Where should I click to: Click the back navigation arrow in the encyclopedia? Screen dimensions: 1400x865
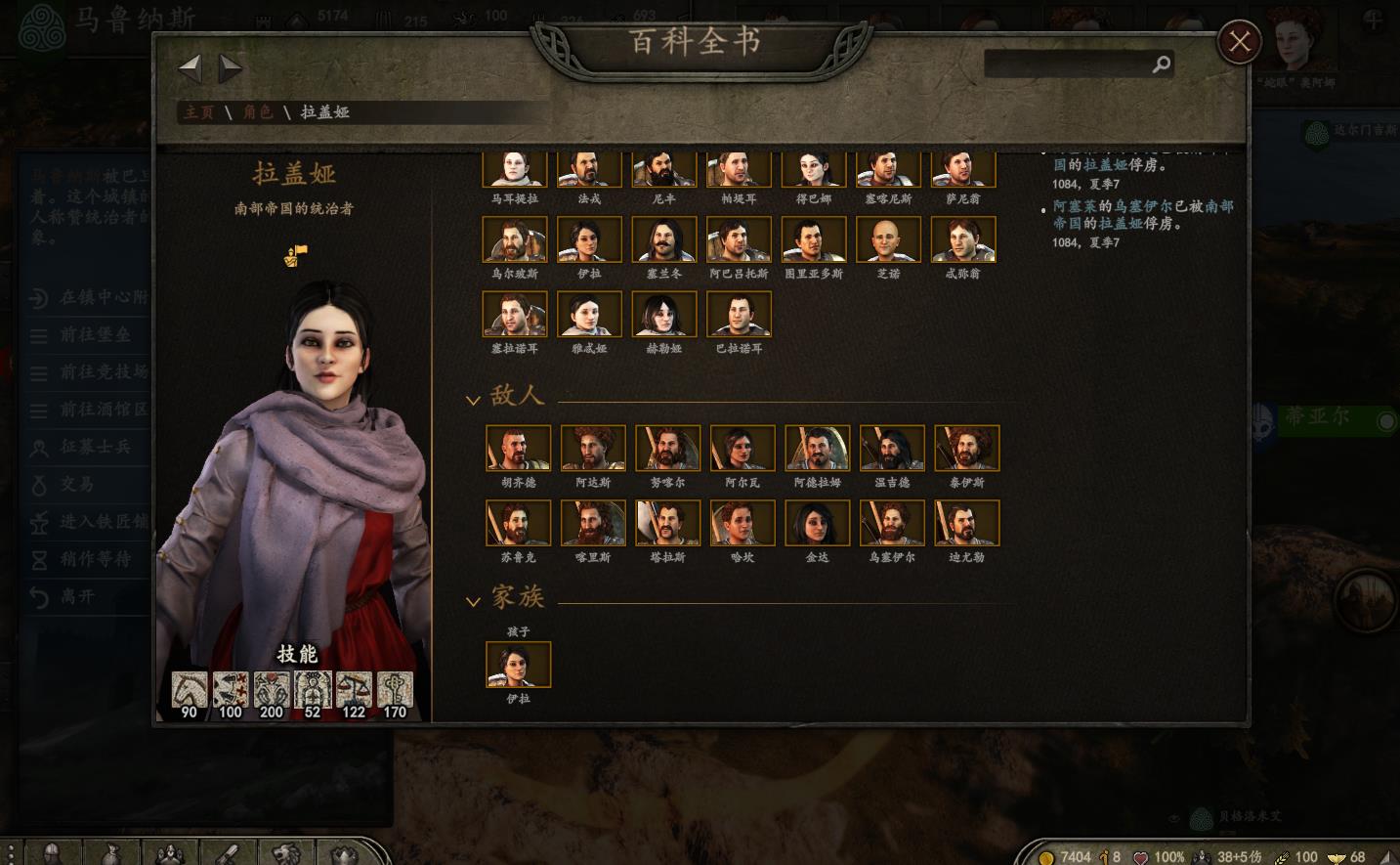(191, 66)
